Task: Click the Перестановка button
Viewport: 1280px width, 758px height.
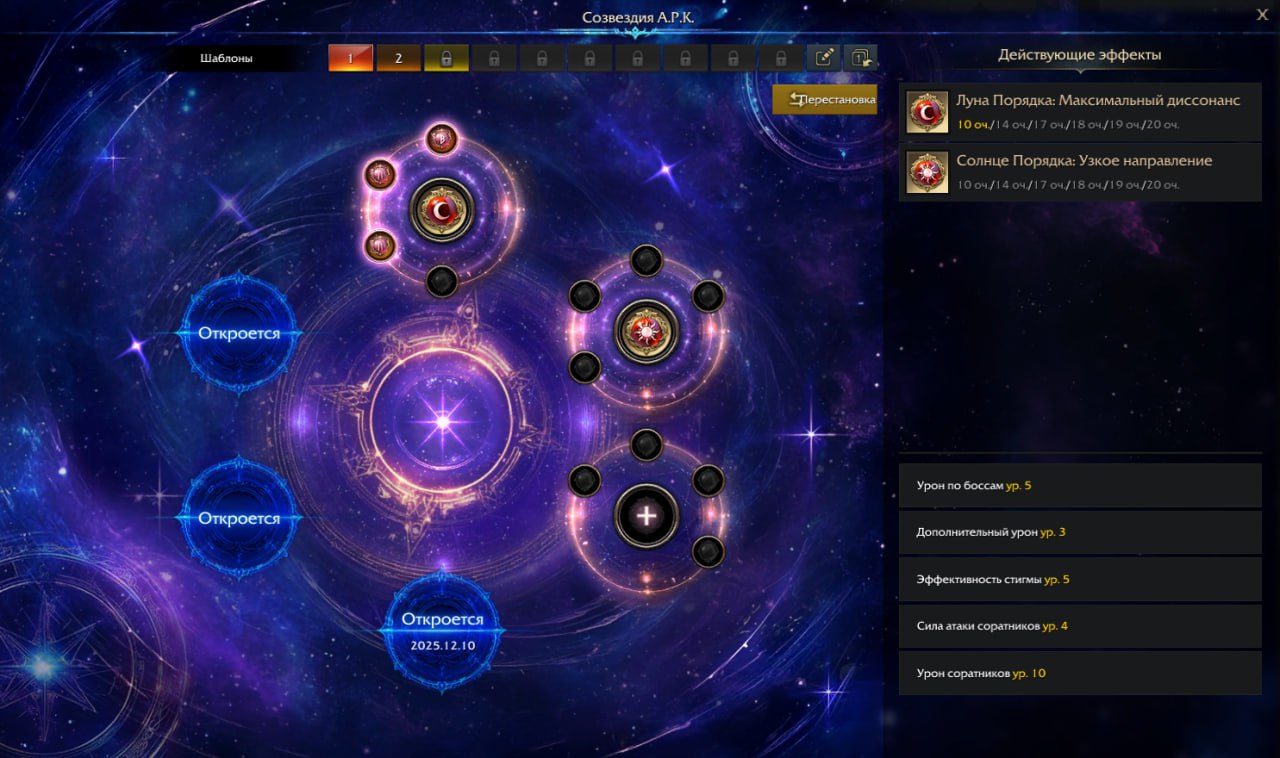Action: coord(824,100)
